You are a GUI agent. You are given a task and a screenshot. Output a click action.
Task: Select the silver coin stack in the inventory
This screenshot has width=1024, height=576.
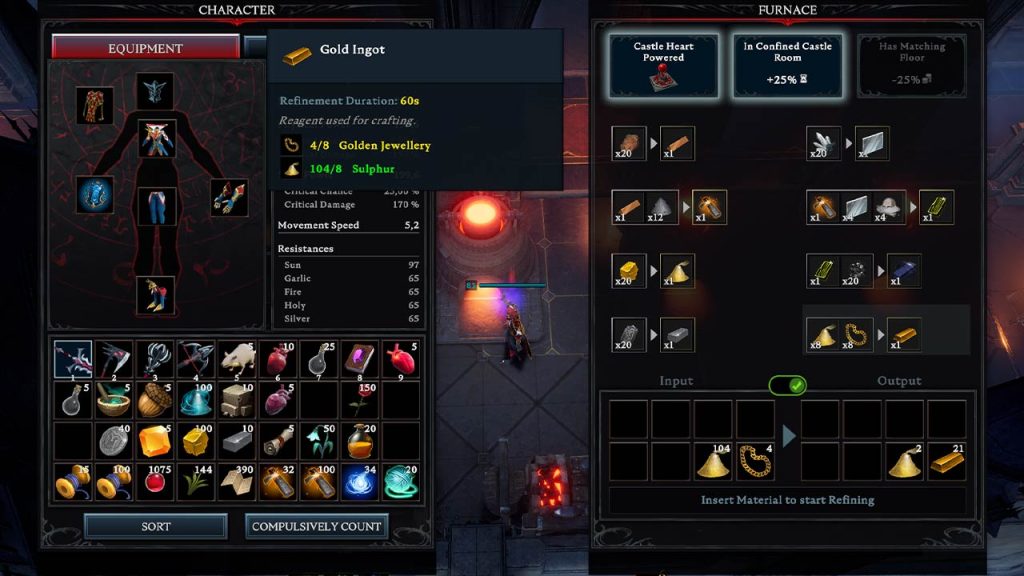tap(114, 440)
